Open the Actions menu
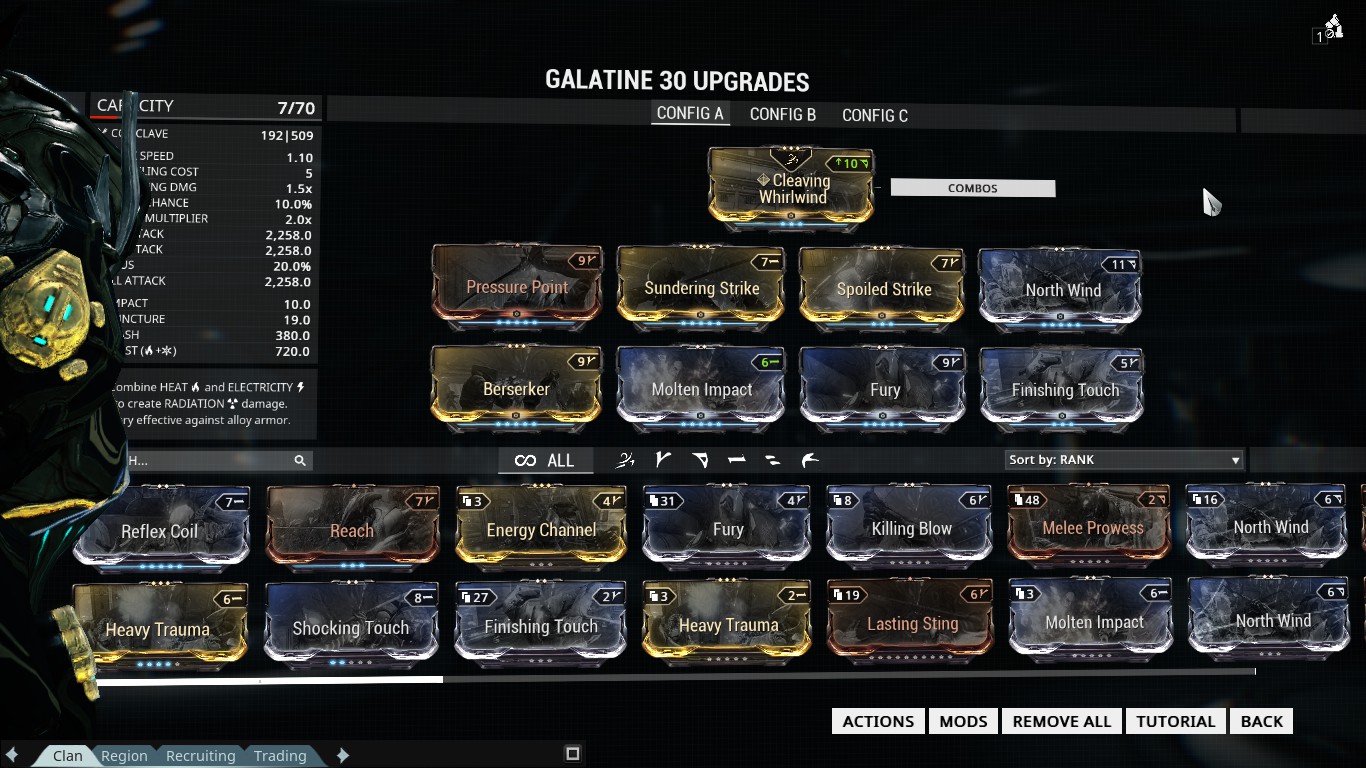 878,721
